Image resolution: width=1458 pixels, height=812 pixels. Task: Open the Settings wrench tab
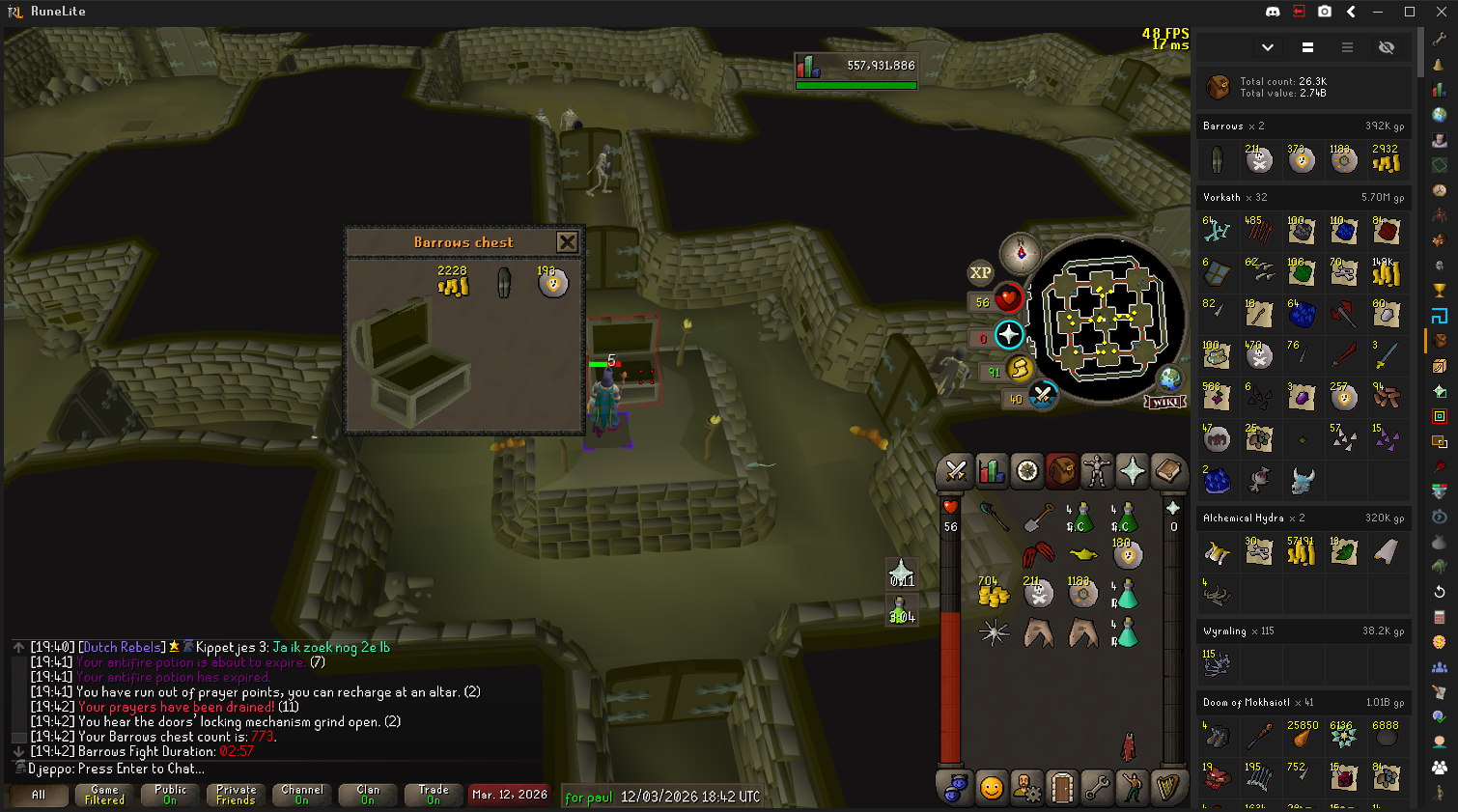[1097, 788]
